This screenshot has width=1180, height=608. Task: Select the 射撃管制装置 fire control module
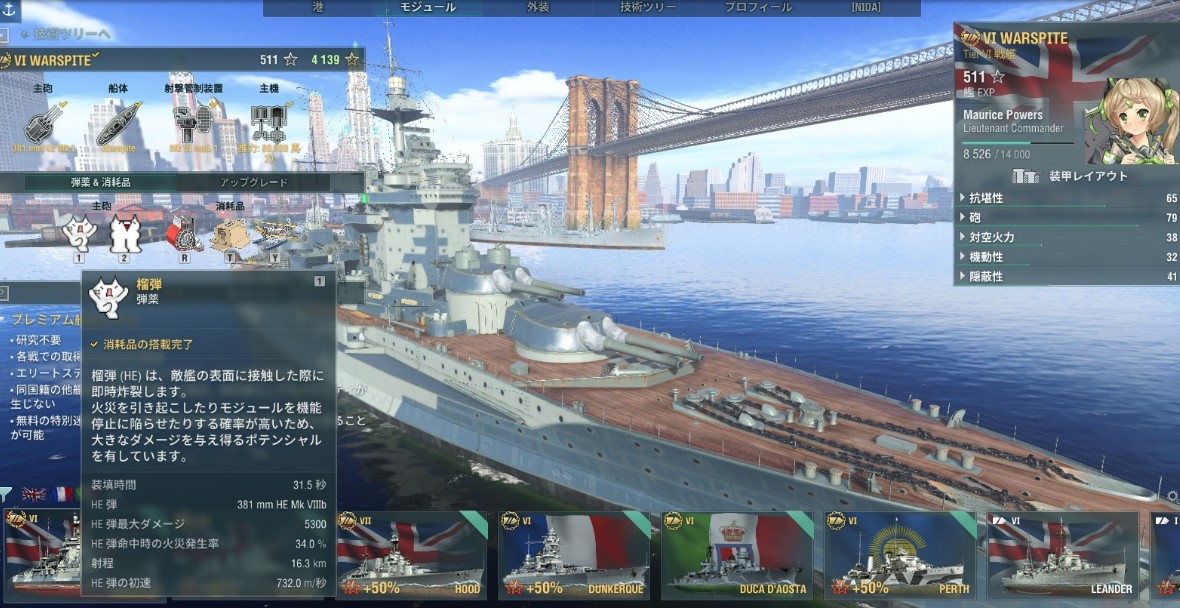tap(192, 125)
